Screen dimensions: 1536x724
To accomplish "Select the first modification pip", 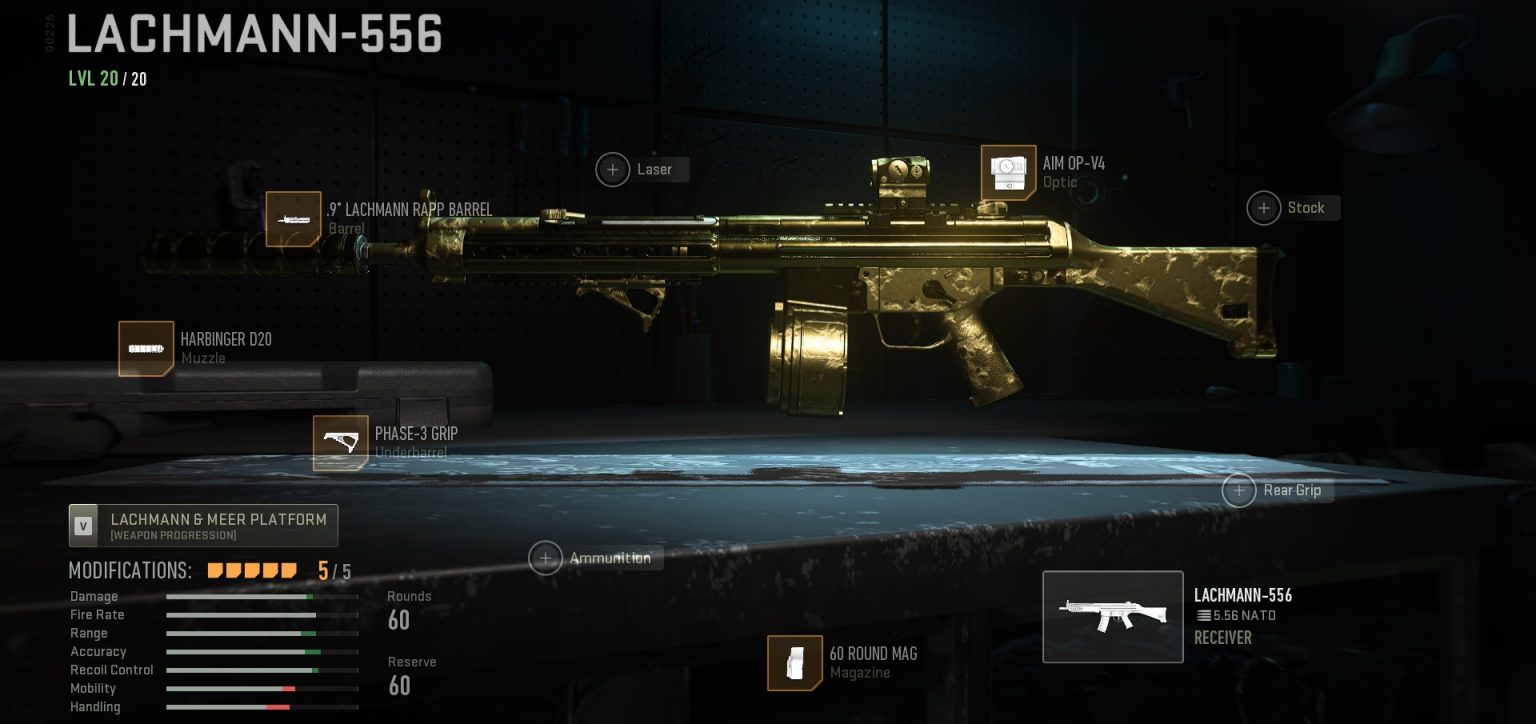I will point(213,568).
